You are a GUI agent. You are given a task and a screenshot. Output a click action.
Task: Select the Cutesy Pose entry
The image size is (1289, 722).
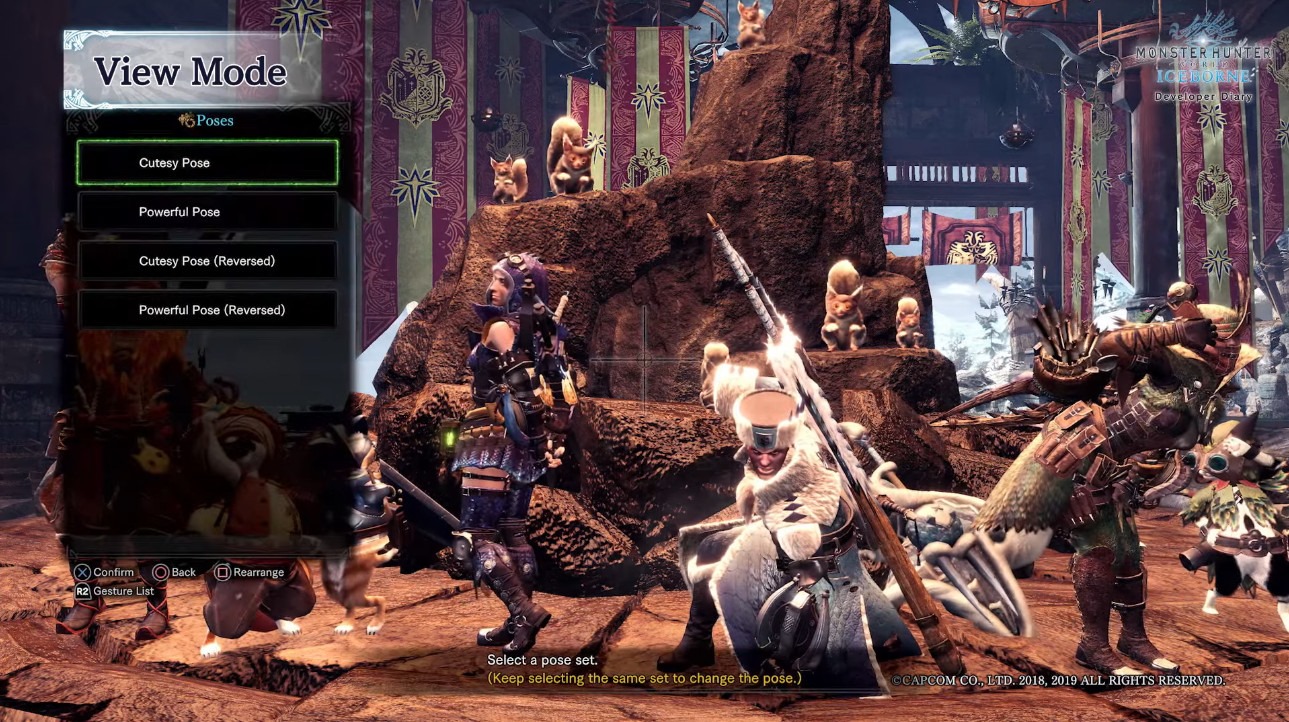tap(207, 163)
